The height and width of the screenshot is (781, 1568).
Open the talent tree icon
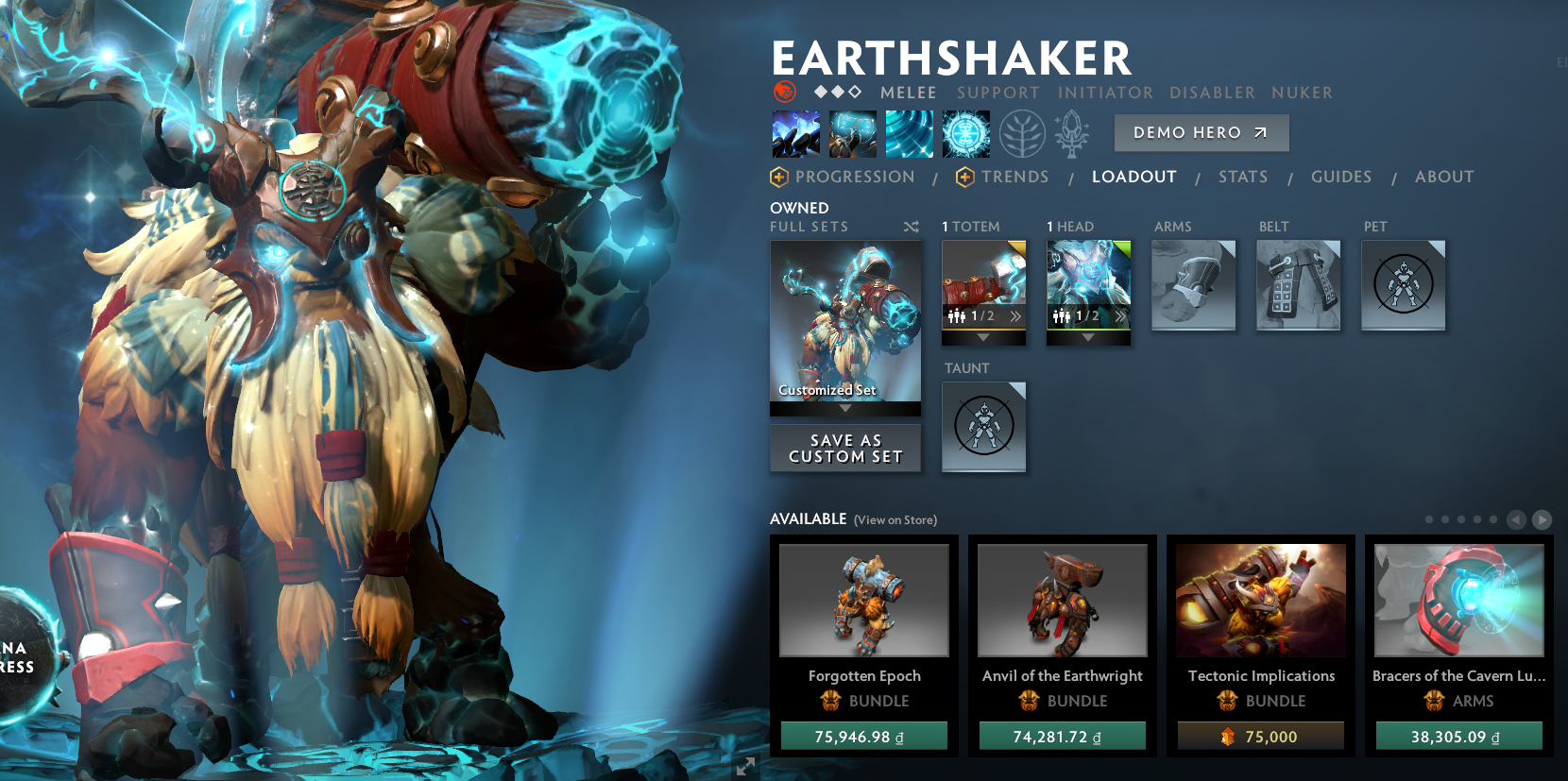pos(1021,133)
